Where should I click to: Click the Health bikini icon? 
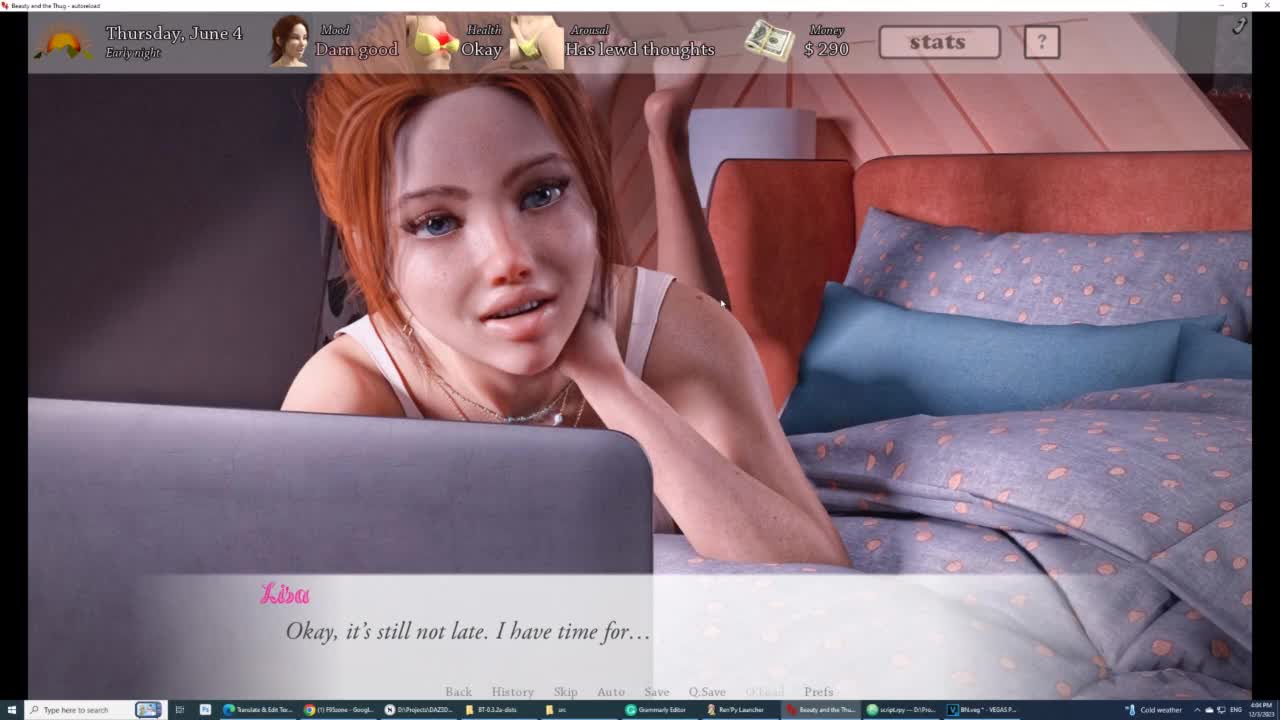click(x=432, y=42)
